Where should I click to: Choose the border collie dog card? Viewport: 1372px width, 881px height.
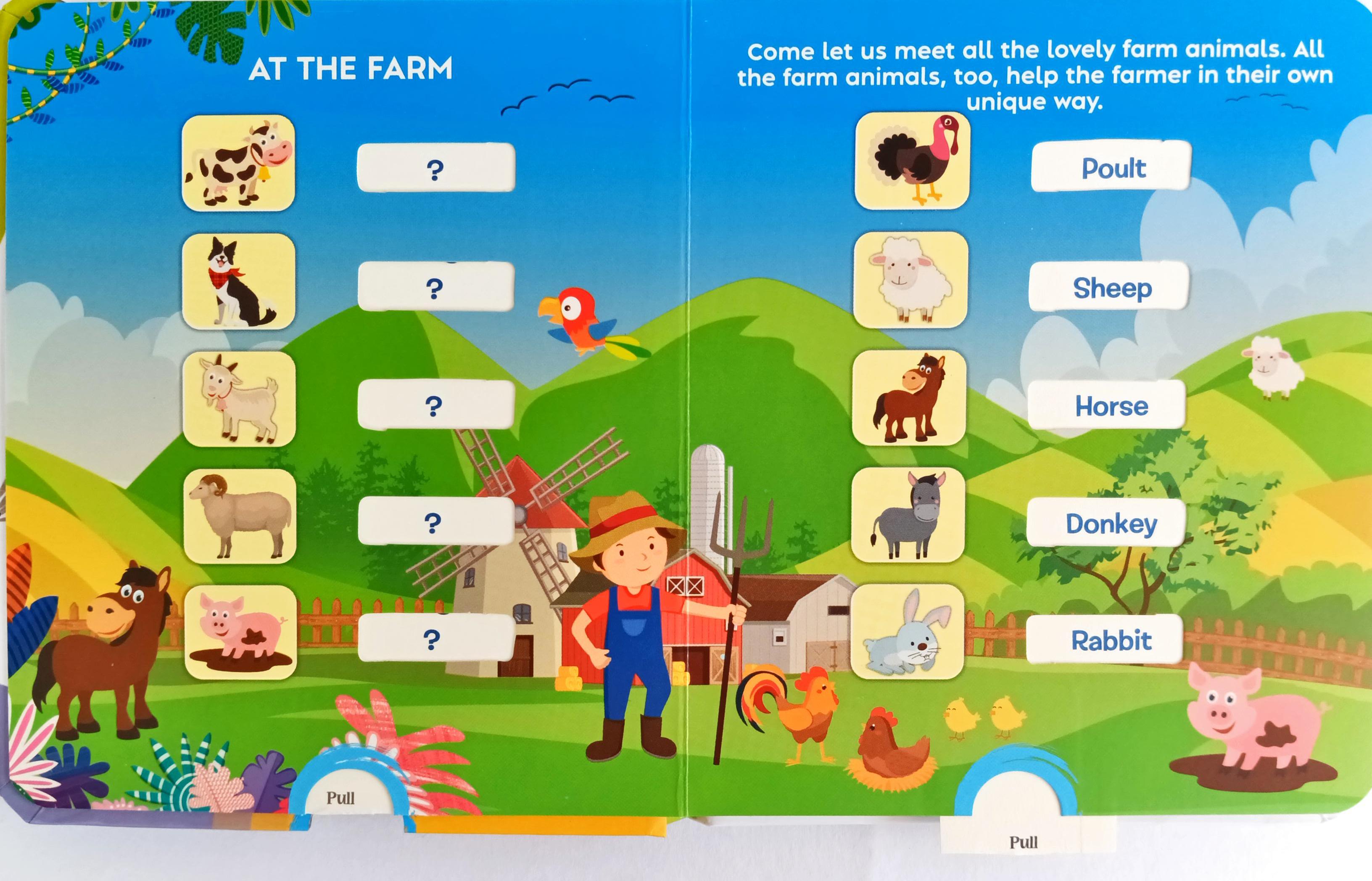(239, 281)
